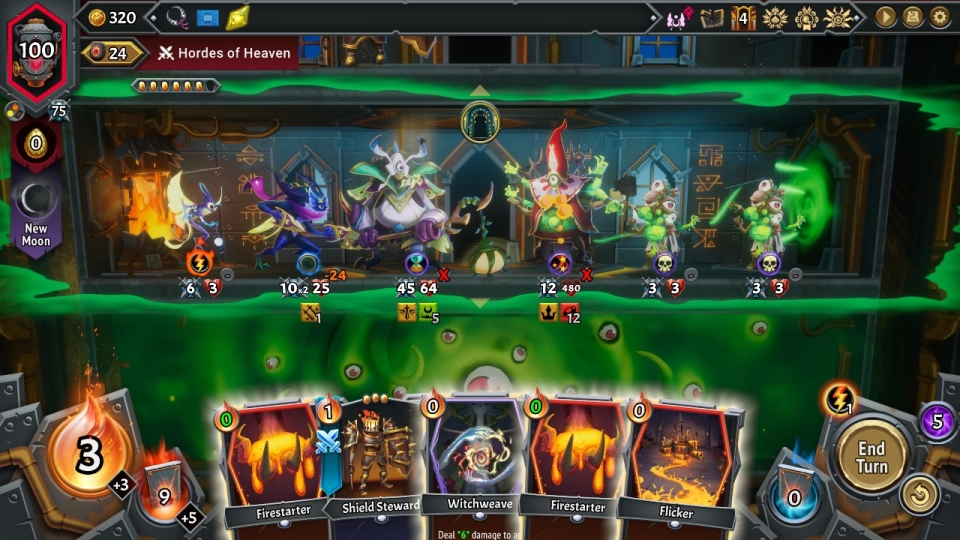The width and height of the screenshot is (960, 540).
Task: Inspect the blue card artifact
Action: point(207,17)
